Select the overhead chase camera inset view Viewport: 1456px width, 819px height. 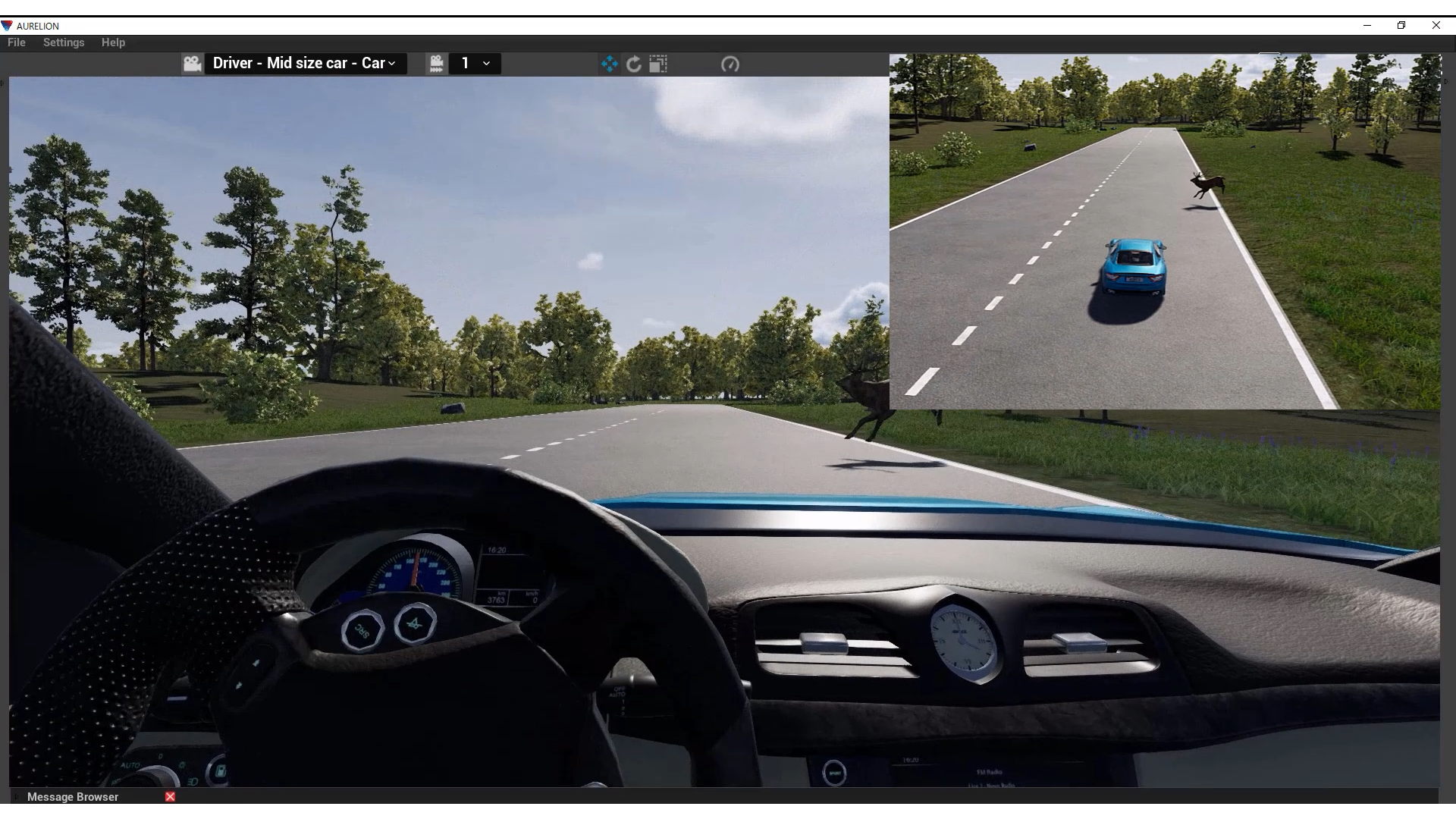point(1165,231)
